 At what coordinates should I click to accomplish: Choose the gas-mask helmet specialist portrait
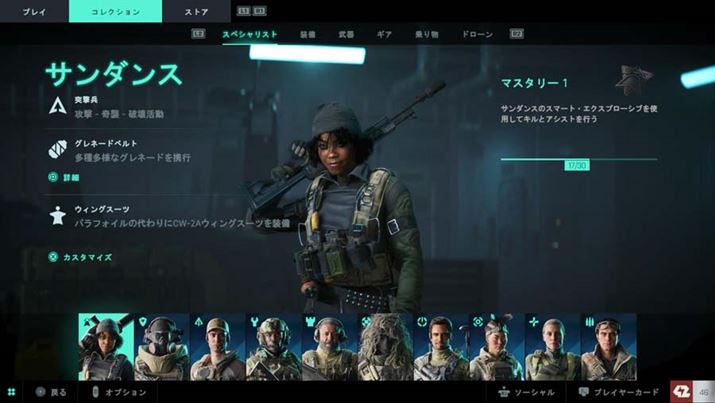pyautogui.click(x=161, y=346)
